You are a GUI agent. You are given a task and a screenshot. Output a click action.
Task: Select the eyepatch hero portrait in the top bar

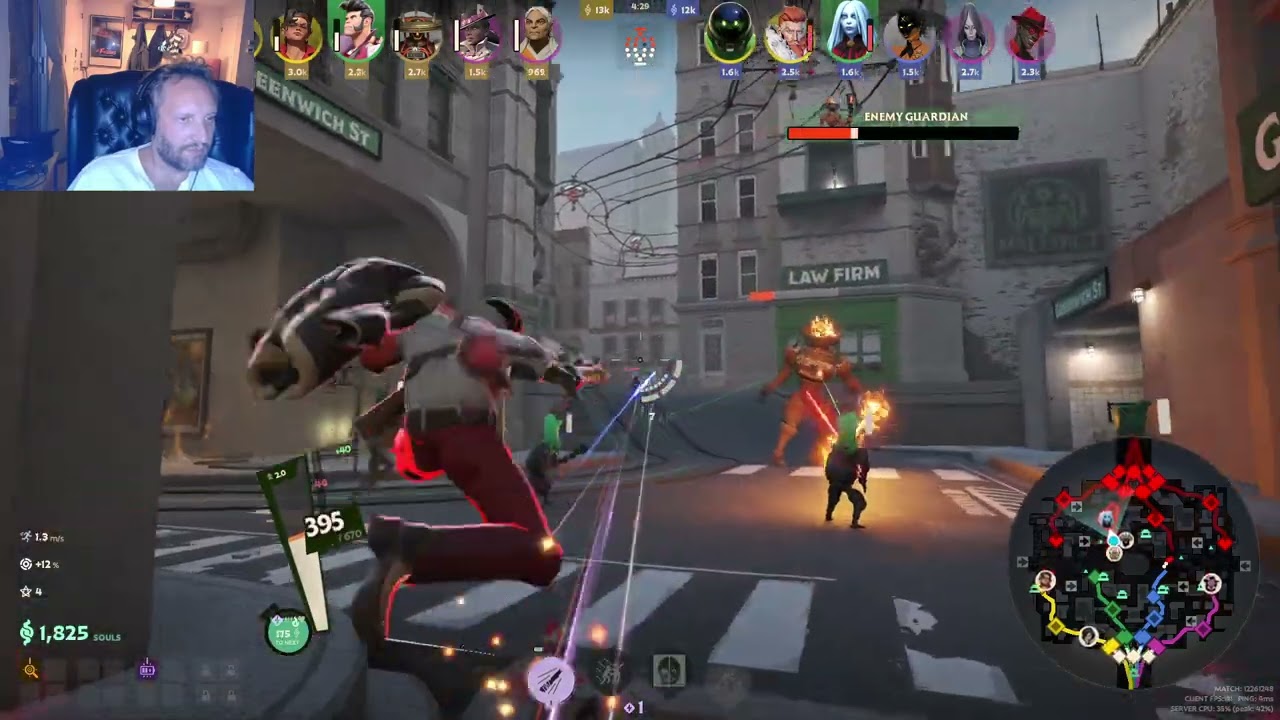[298, 36]
